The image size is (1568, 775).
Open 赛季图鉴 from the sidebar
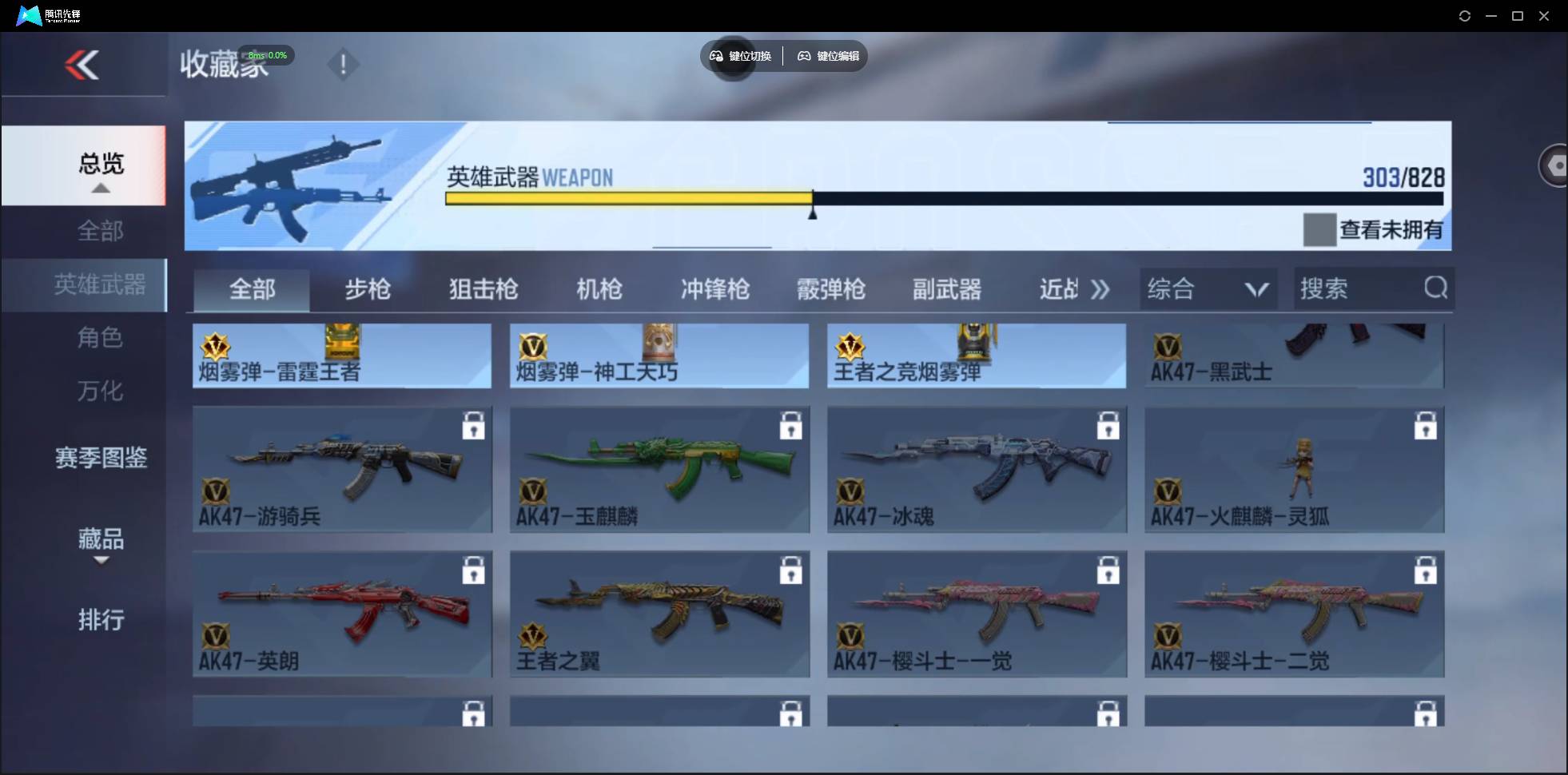[x=100, y=458]
